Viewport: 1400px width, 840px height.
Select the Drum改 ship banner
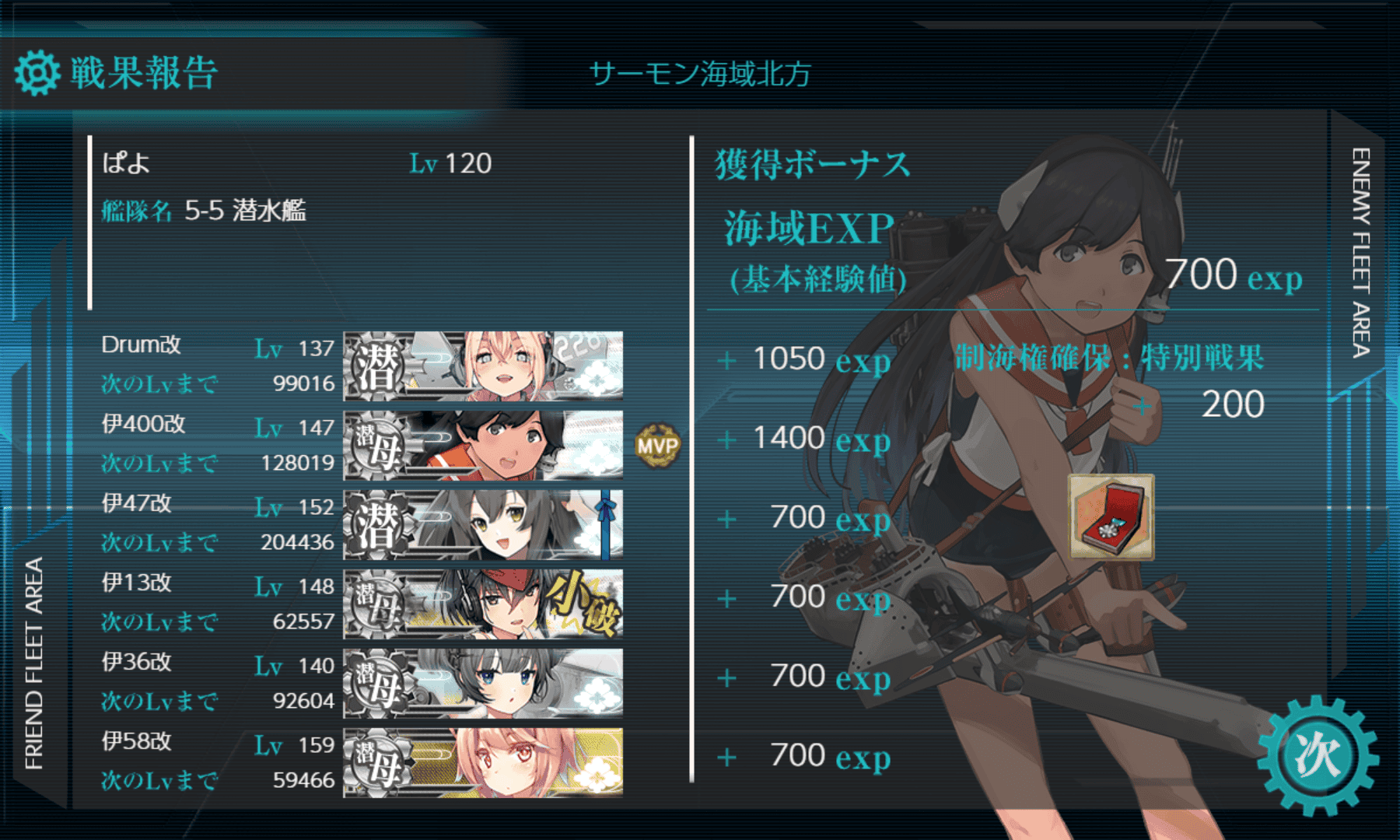(x=483, y=366)
